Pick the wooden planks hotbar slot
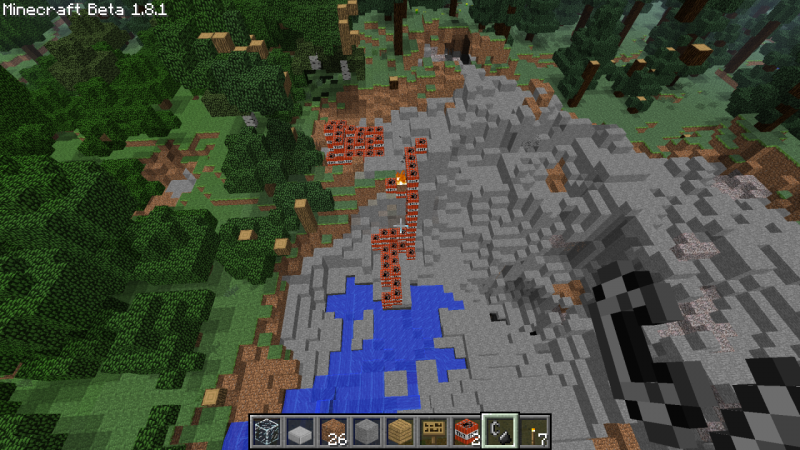 click(400, 431)
